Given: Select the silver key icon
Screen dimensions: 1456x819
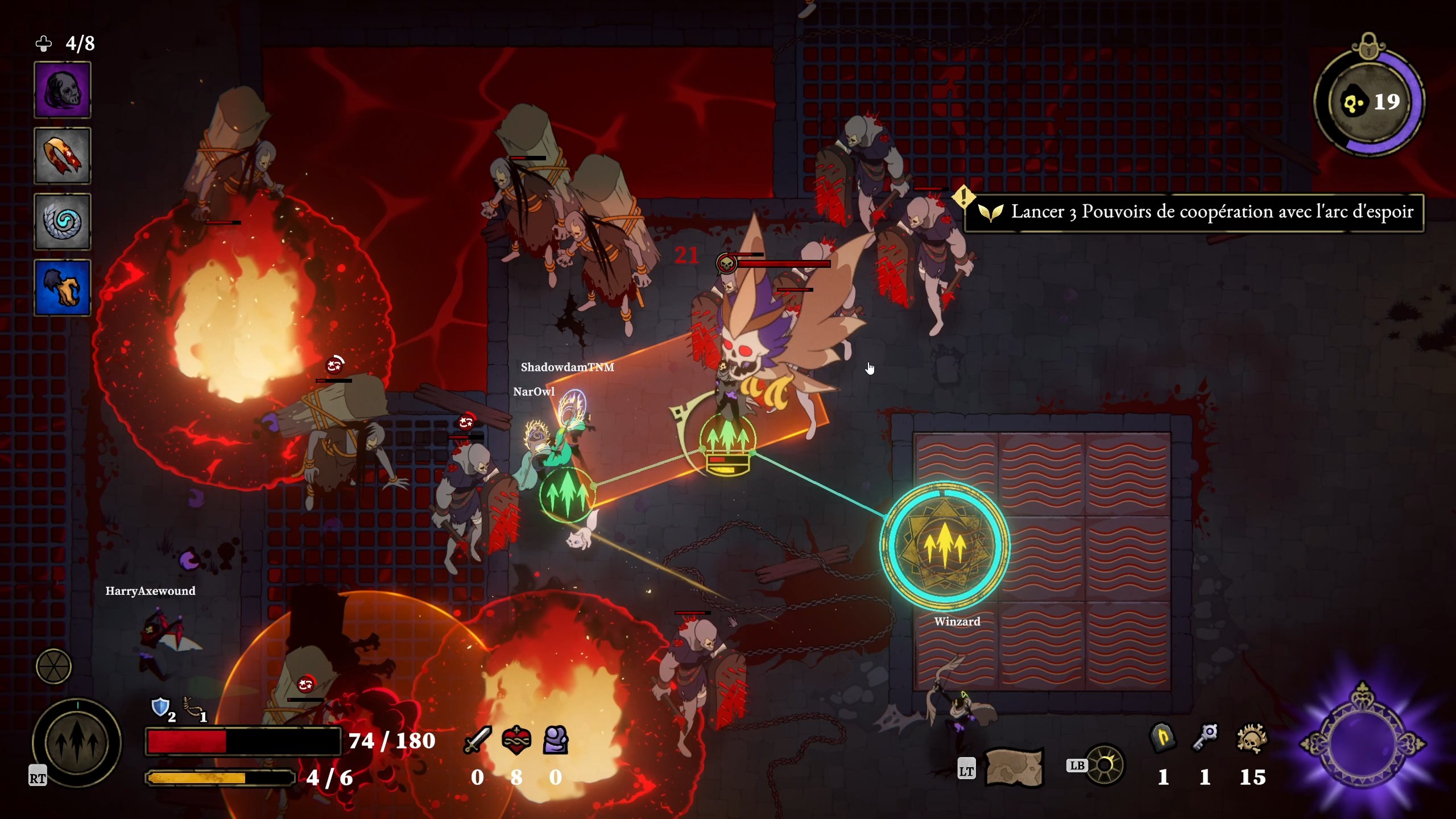Looking at the screenshot, I should (x=1206, y=738).
